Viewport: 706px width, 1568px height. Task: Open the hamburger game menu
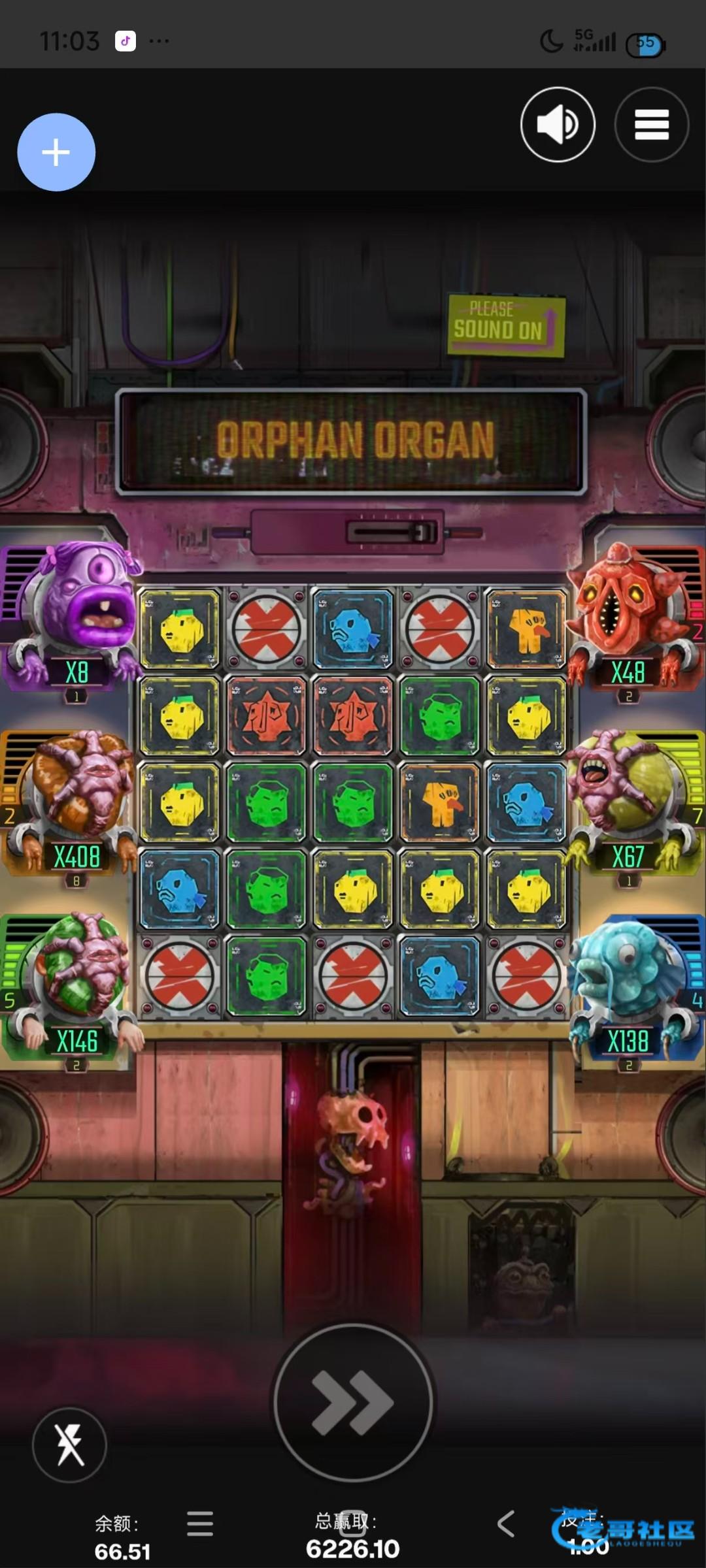[x=651, y=124]
